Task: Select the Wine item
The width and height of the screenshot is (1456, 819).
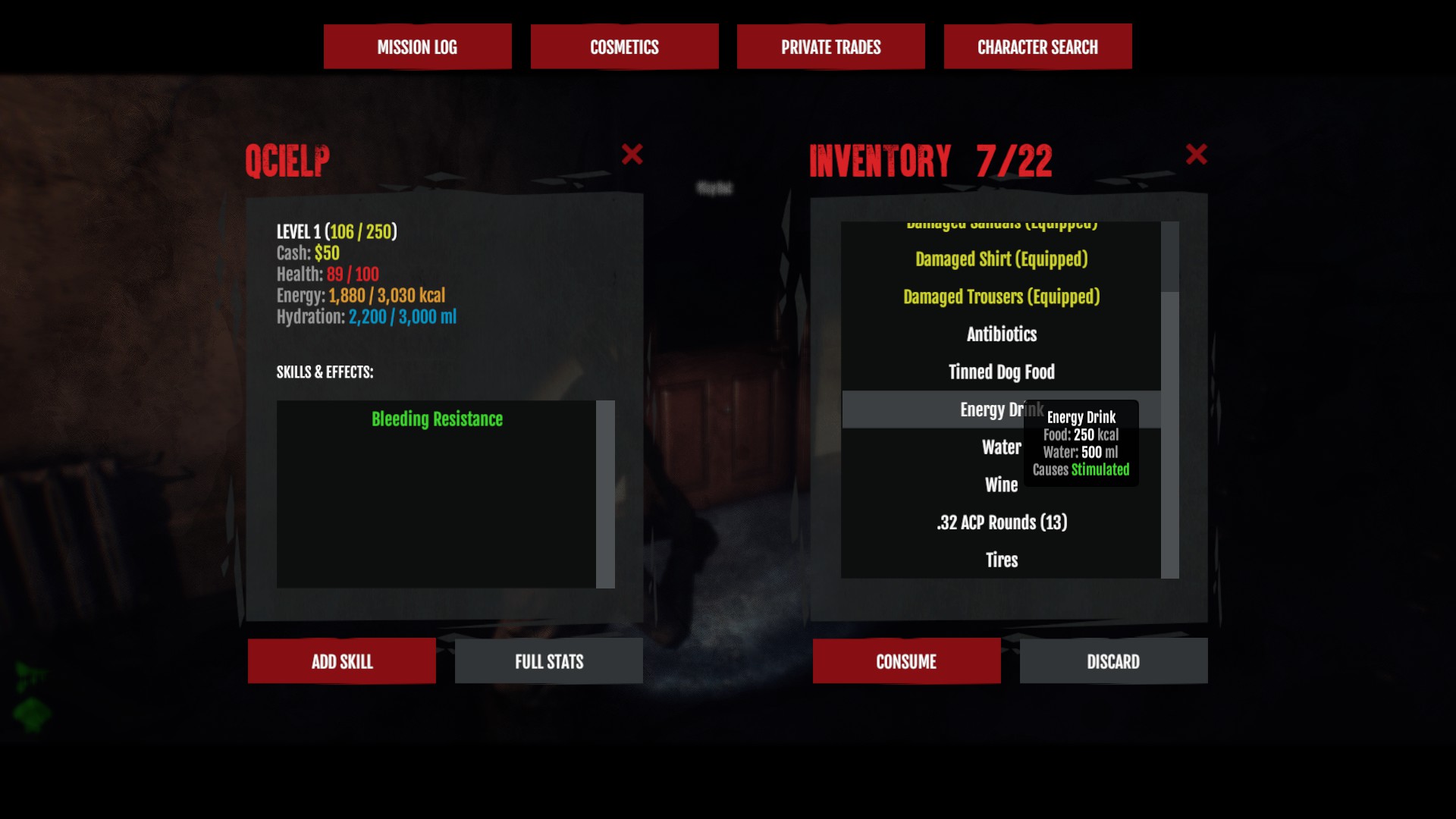Action: pyautogui.click(x=1001, y=485)
